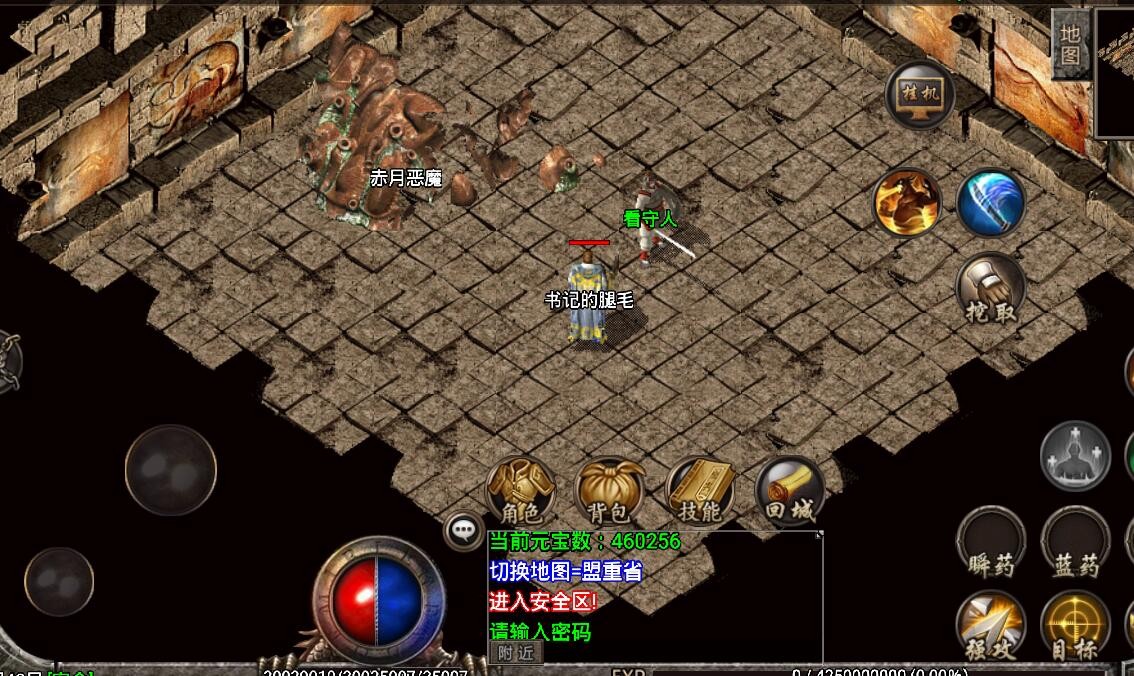Toggle the 挂机 auto-battle button
The width and height of the screenshot is (1134, 676).
[x=920, y=95]
